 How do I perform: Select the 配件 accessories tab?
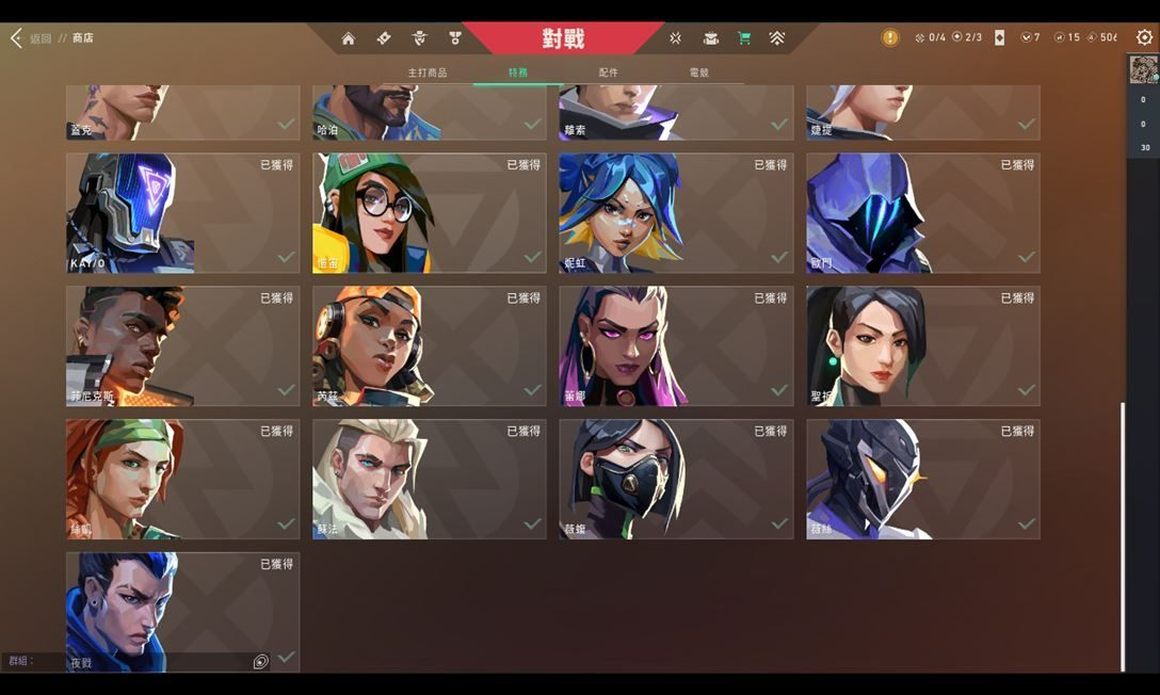coord(608,73)
